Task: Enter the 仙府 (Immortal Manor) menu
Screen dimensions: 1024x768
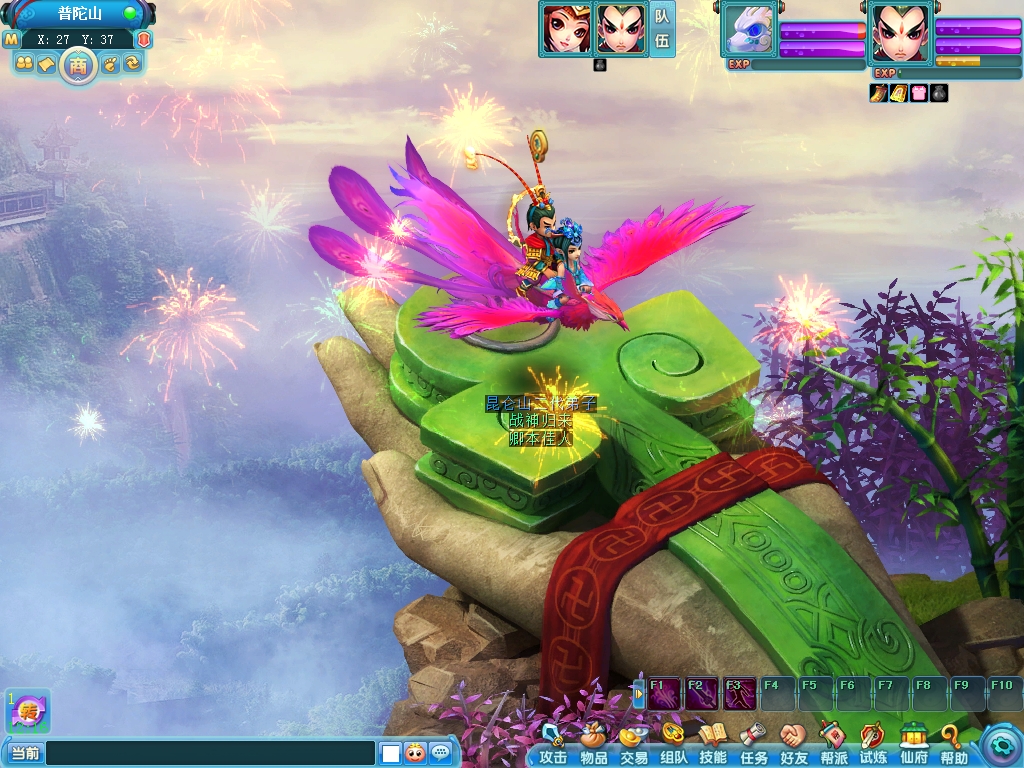Action: 913,744
